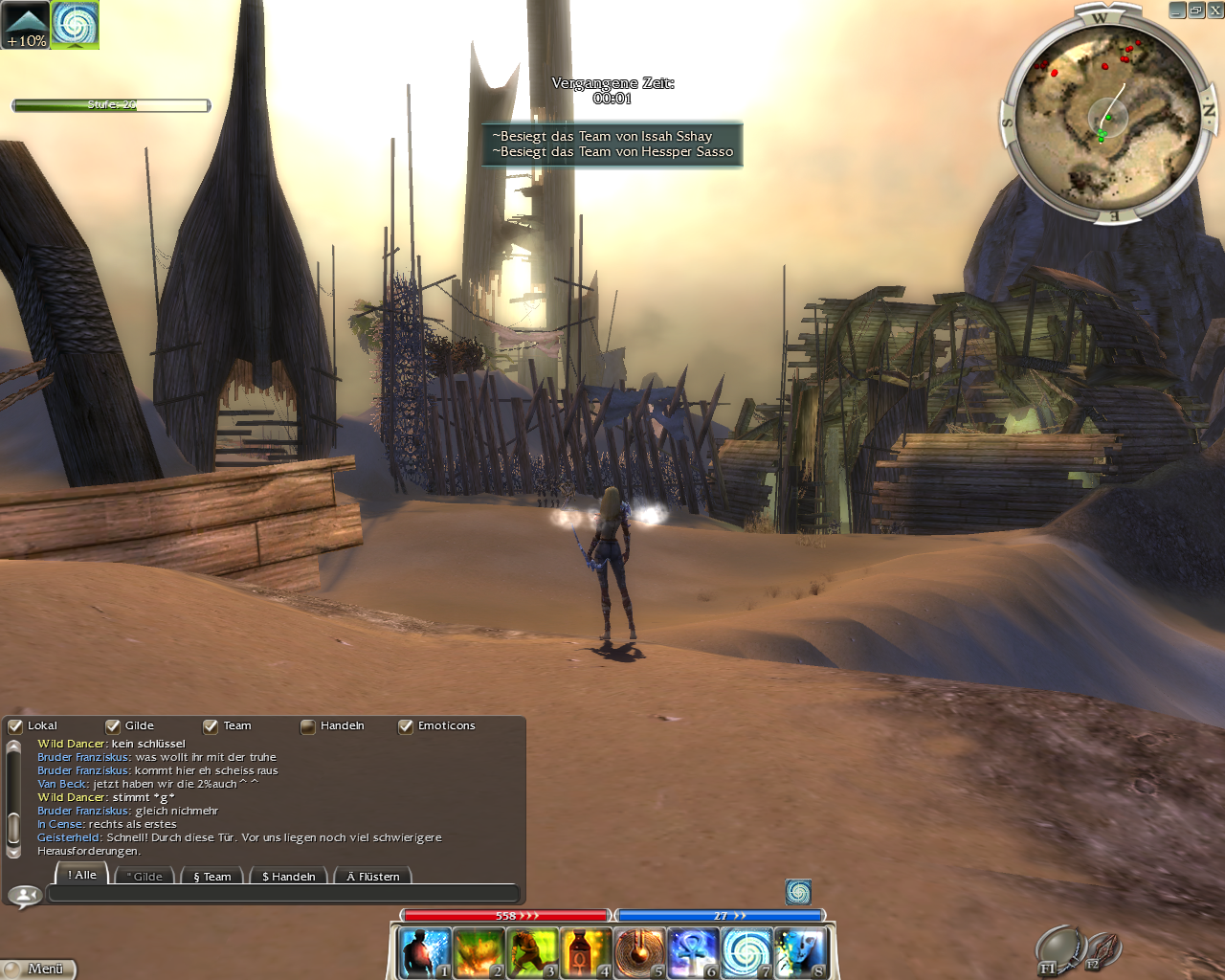This screenshot has width=1225, height=980.
Task: Close the game window
Action: click(x=1215, y=11)
